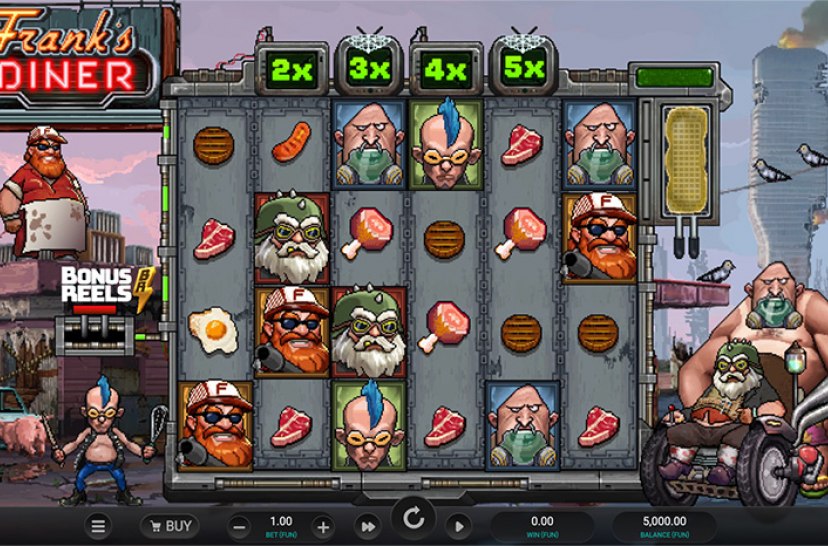Viewport: 828px width, 546px height.
Task: Decrease the bet with the minus button
Action: coord(240,526)
